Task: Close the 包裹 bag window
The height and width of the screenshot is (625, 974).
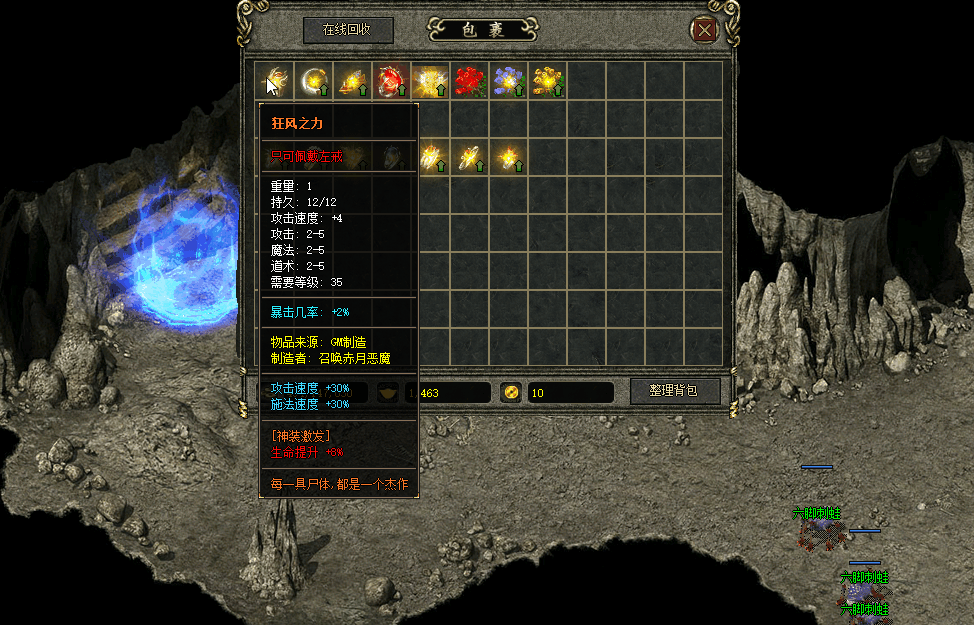Action: (x=705, y=30)
